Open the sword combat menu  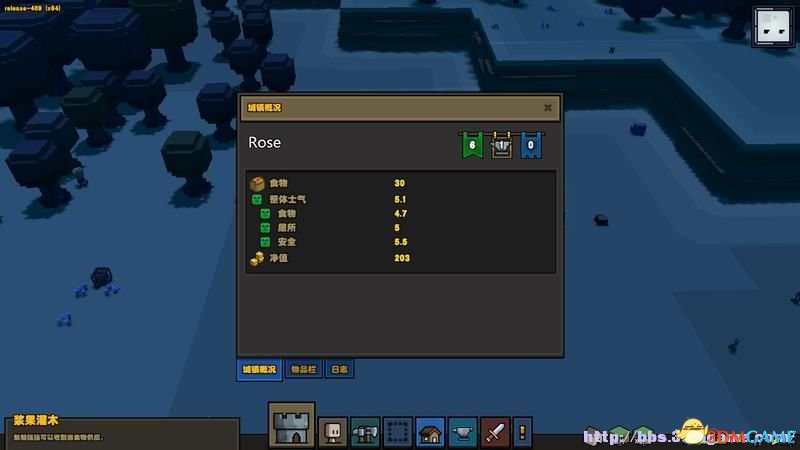click(495, 431)
